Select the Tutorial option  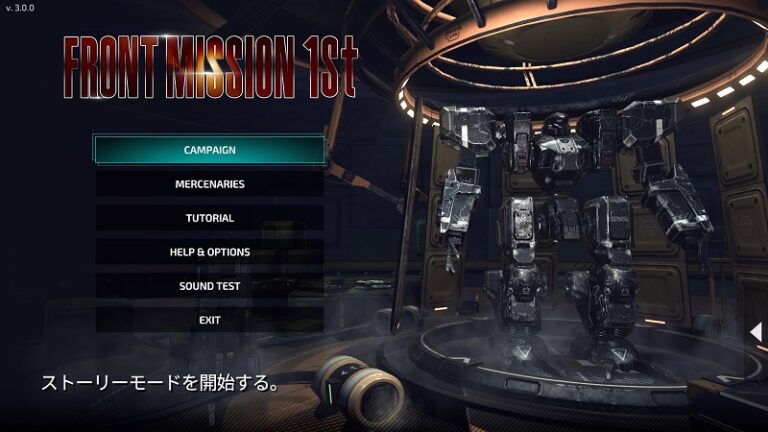(210, 218)
